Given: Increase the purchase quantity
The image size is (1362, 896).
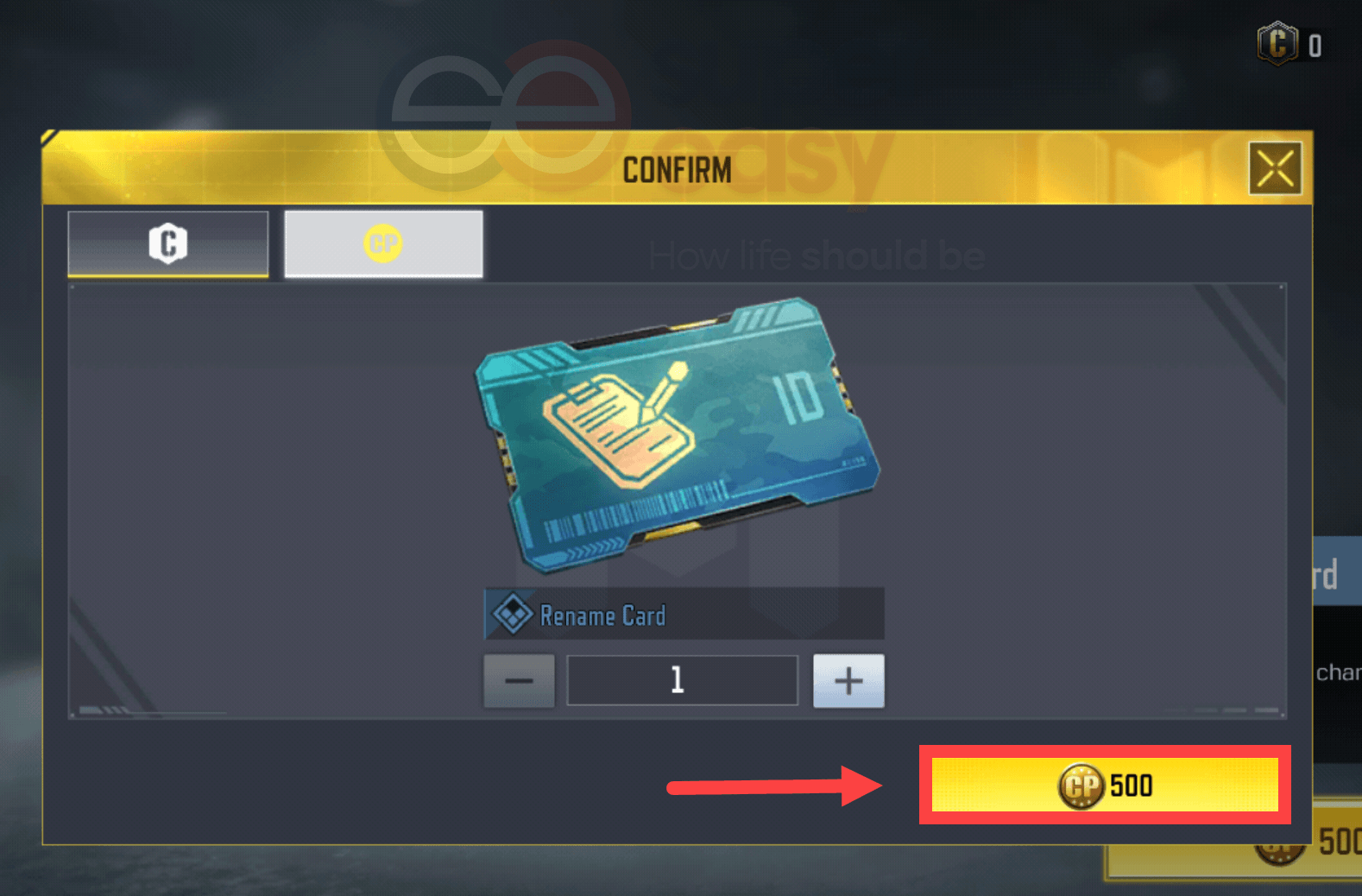Looking at the screenshot, I should (x=848, y=680).
